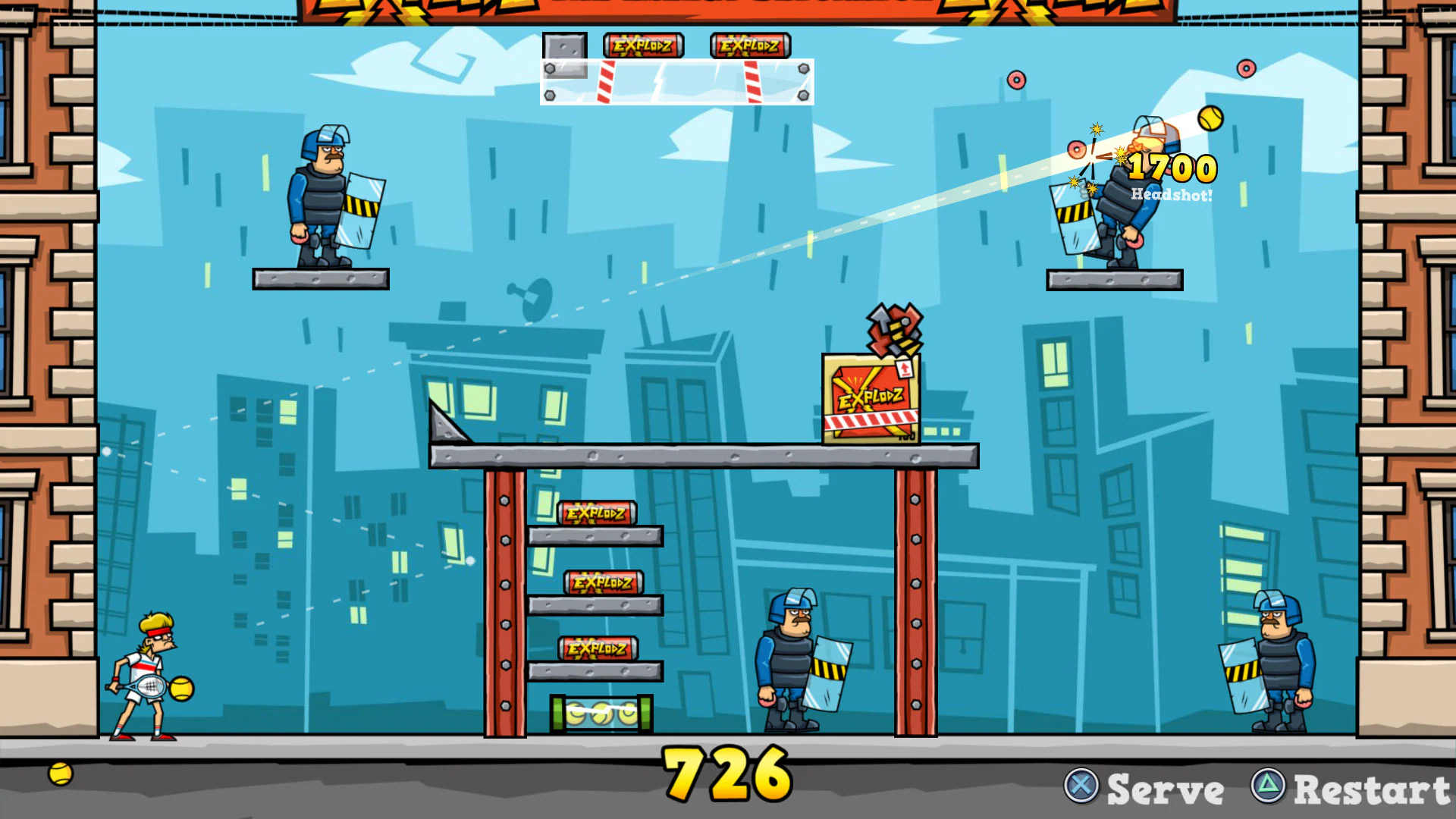Click the Restart label text
This screenshot has width=1456, height=819.
pos(1369,789)
